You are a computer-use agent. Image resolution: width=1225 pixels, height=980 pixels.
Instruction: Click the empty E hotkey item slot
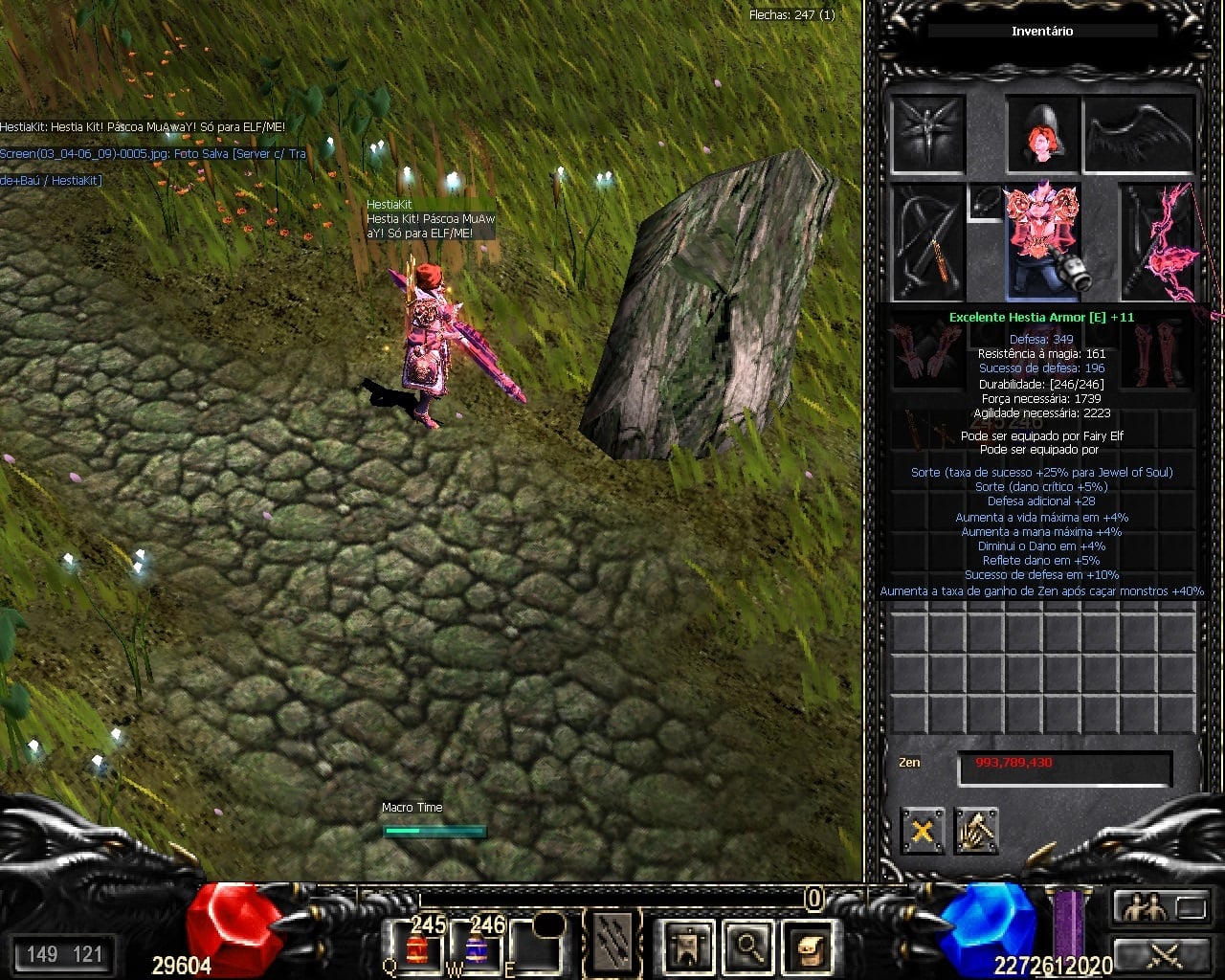tap(535, 947)
